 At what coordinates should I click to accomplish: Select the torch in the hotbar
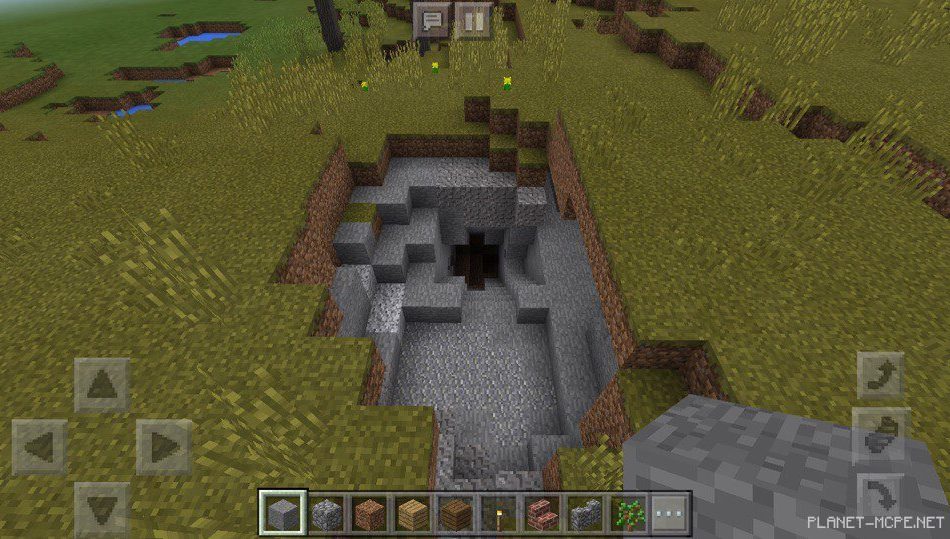click(x=500, y=514)
